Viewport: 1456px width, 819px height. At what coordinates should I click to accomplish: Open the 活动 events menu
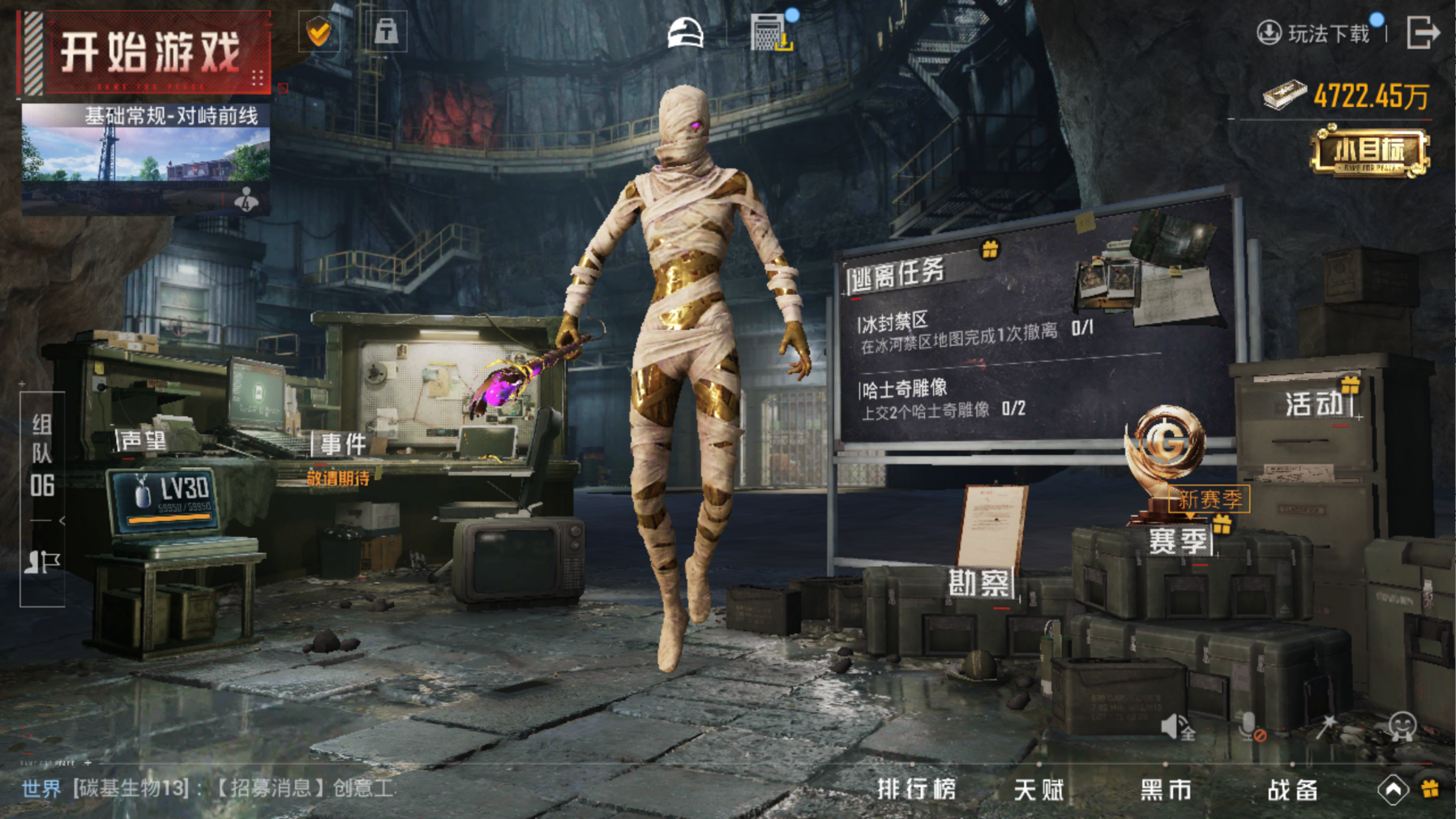pos(1315,403)
